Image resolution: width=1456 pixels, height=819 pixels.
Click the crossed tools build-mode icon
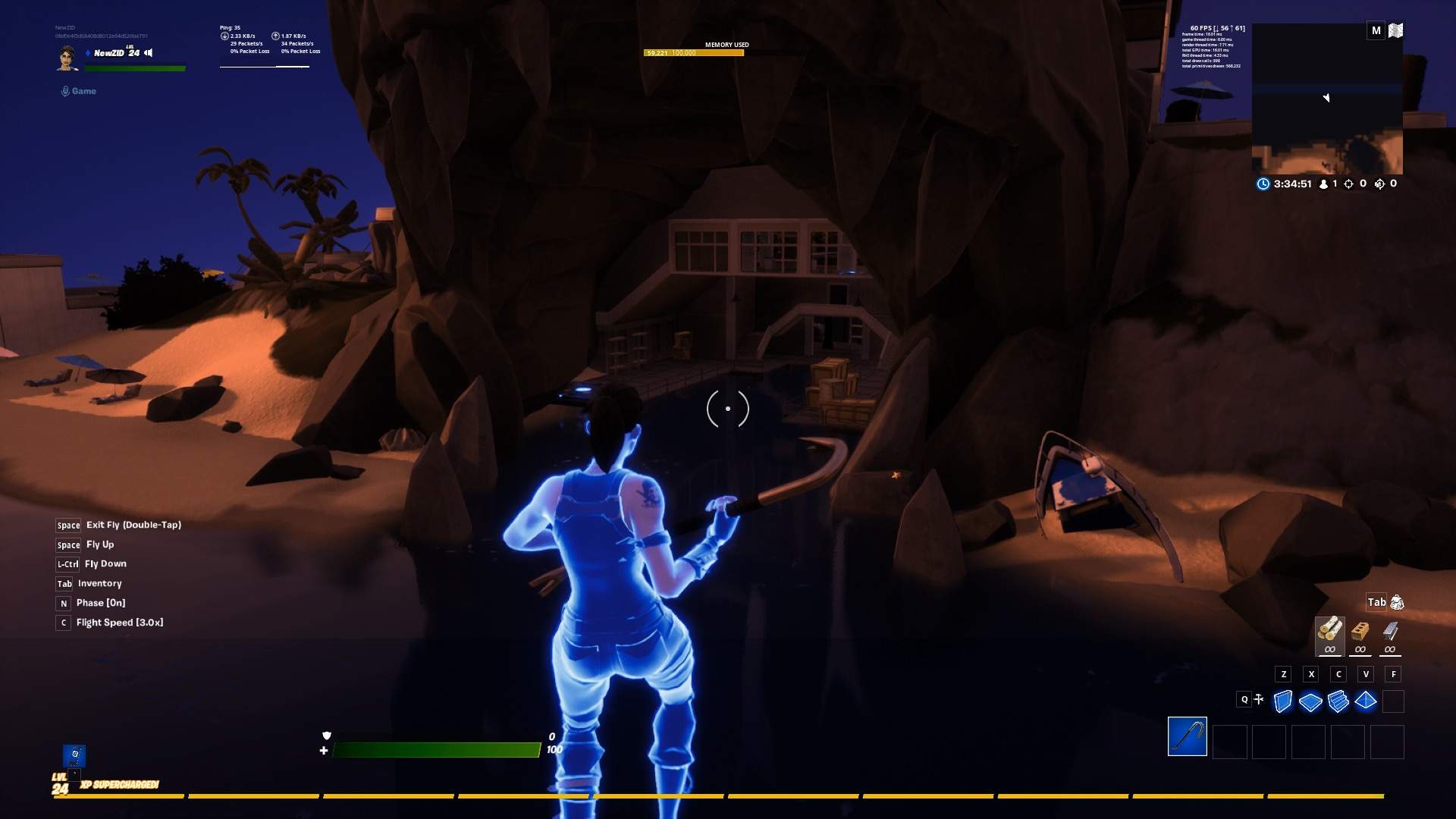tap(1259, 699)
